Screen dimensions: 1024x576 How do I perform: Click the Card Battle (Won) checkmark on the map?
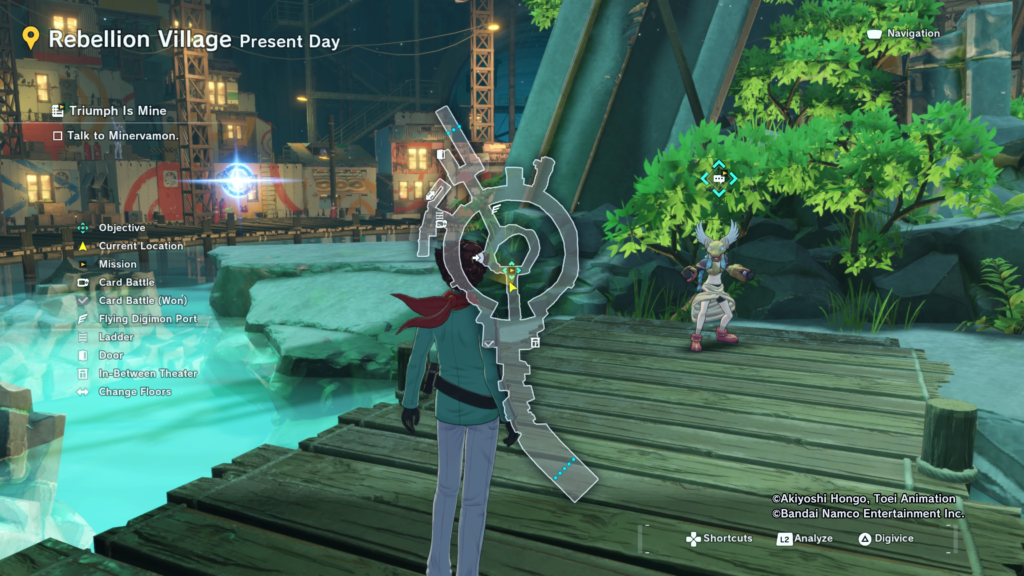tap(487, 343)
